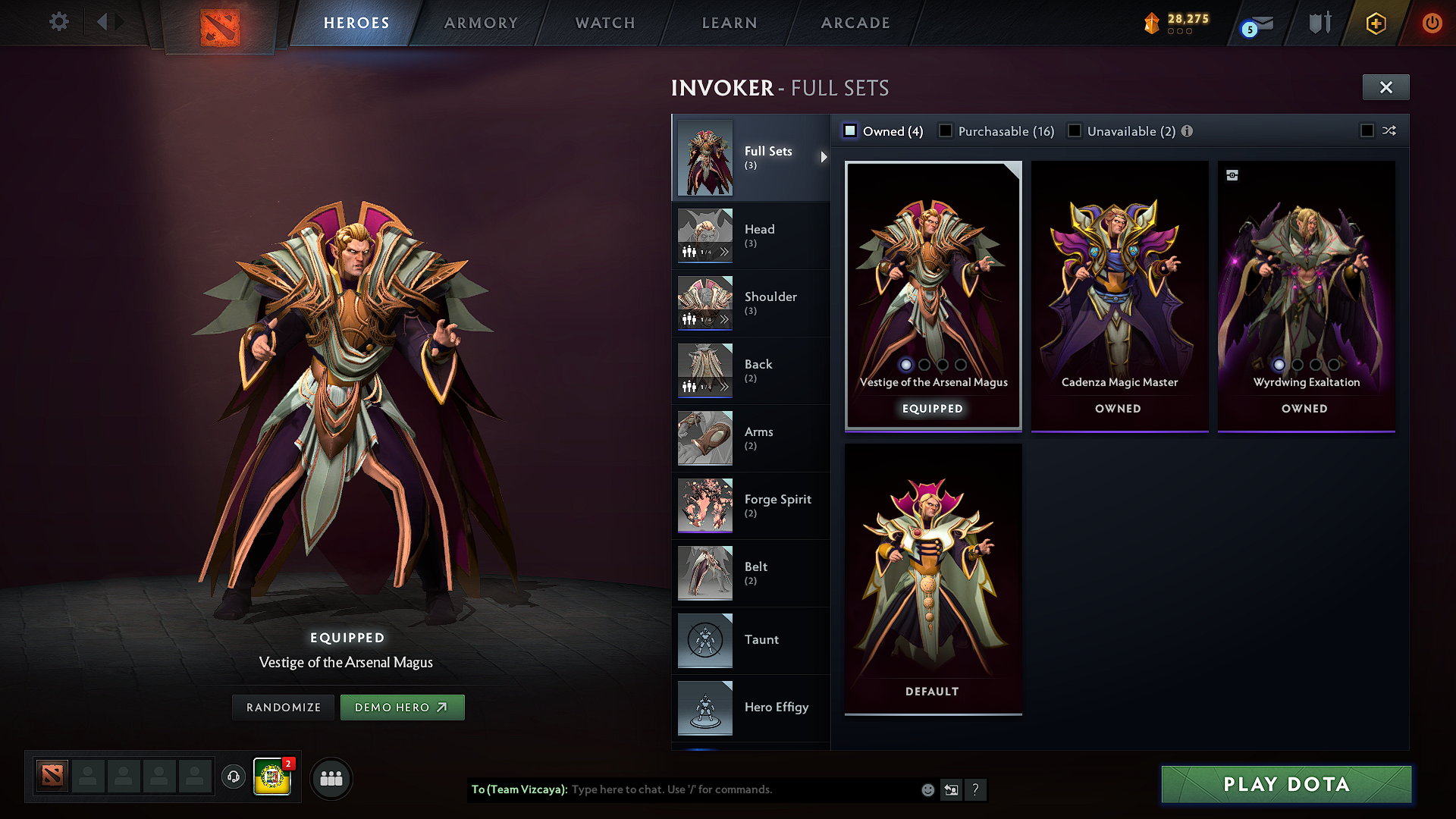
Task: Expand the Full Sets category arrow
Action: (x=824, y=158)
